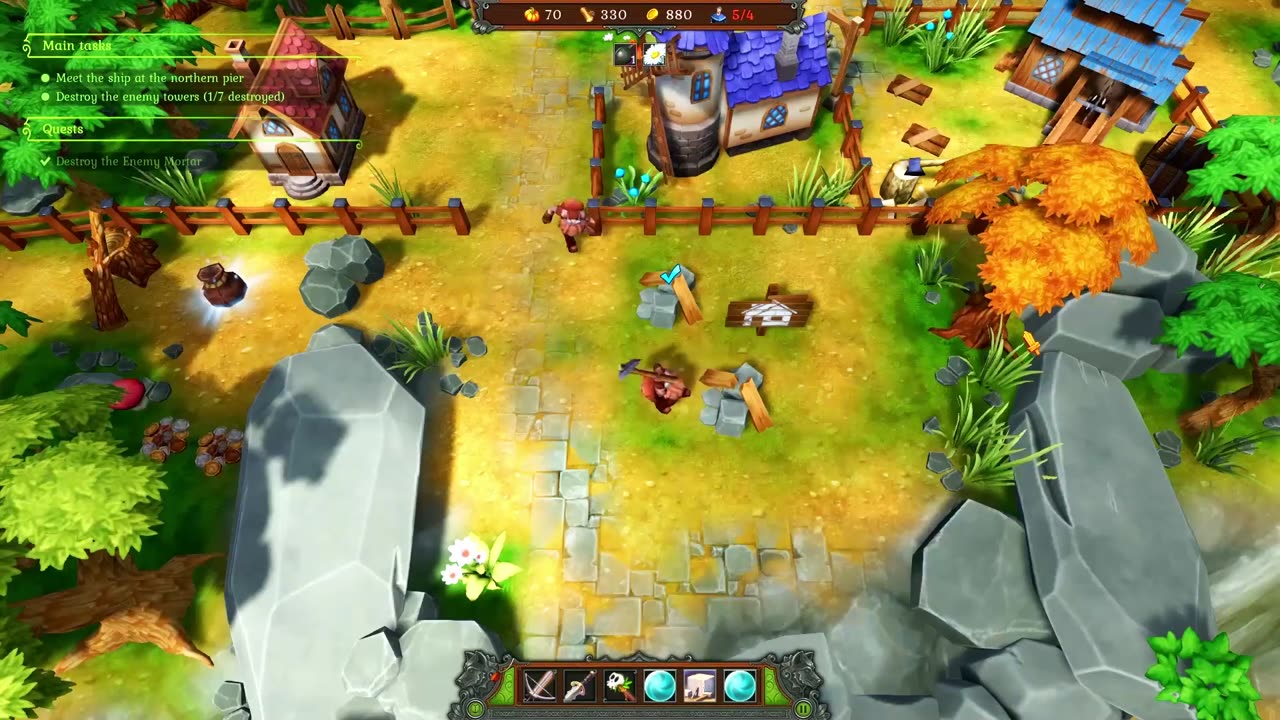Pause the game with the green pause button

(x=803, y=709)
